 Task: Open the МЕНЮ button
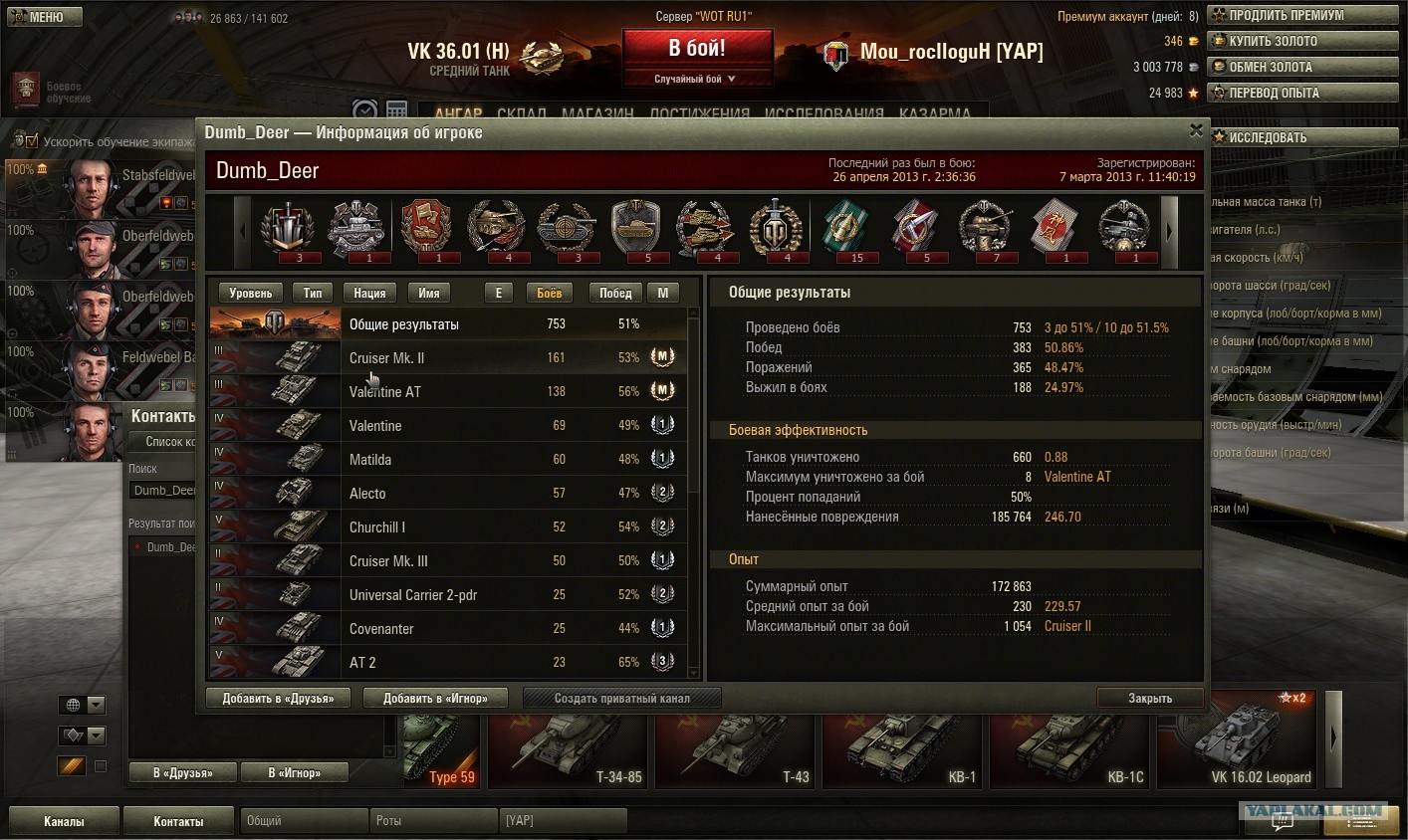pyautogui.click(x=42, y=17)
